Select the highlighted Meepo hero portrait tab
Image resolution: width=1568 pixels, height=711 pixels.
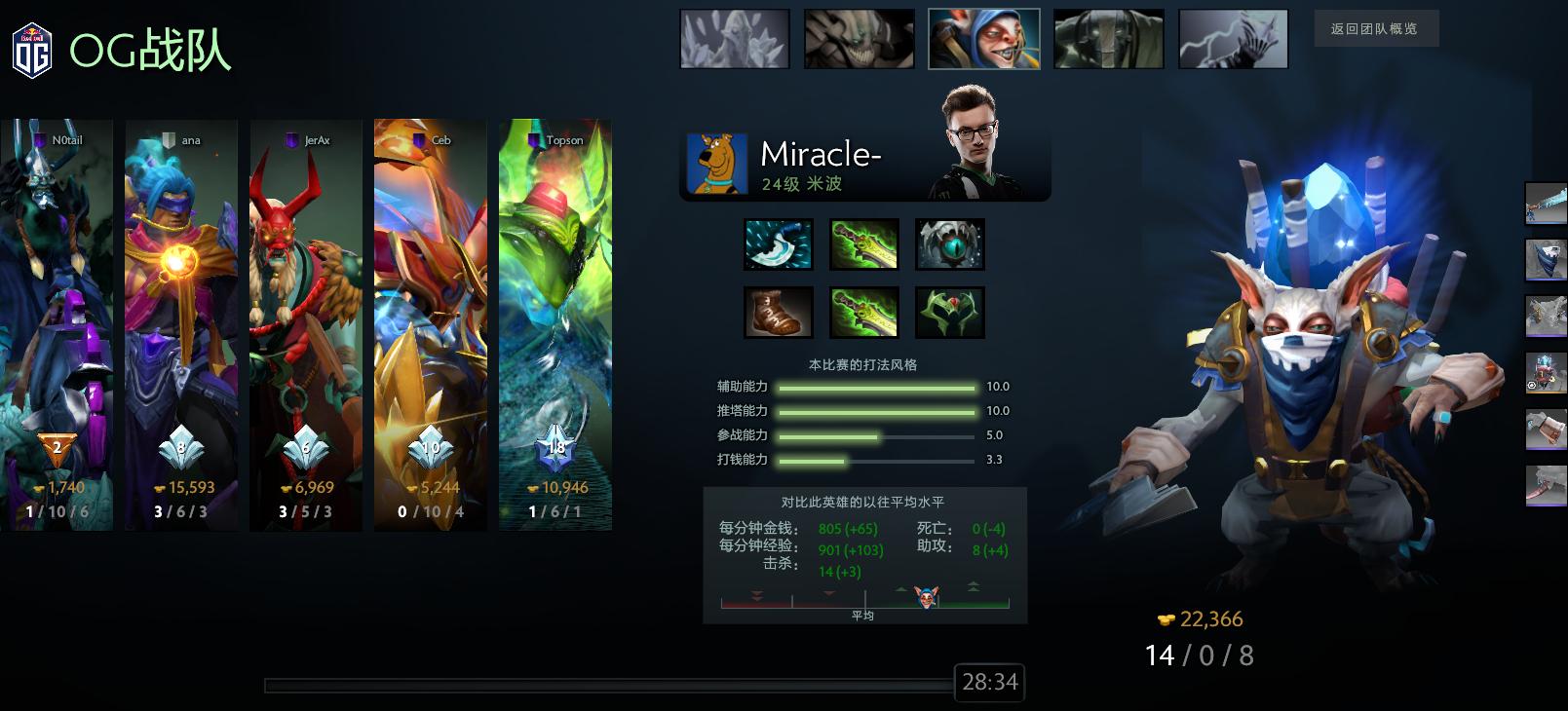[x=984, y=38]
